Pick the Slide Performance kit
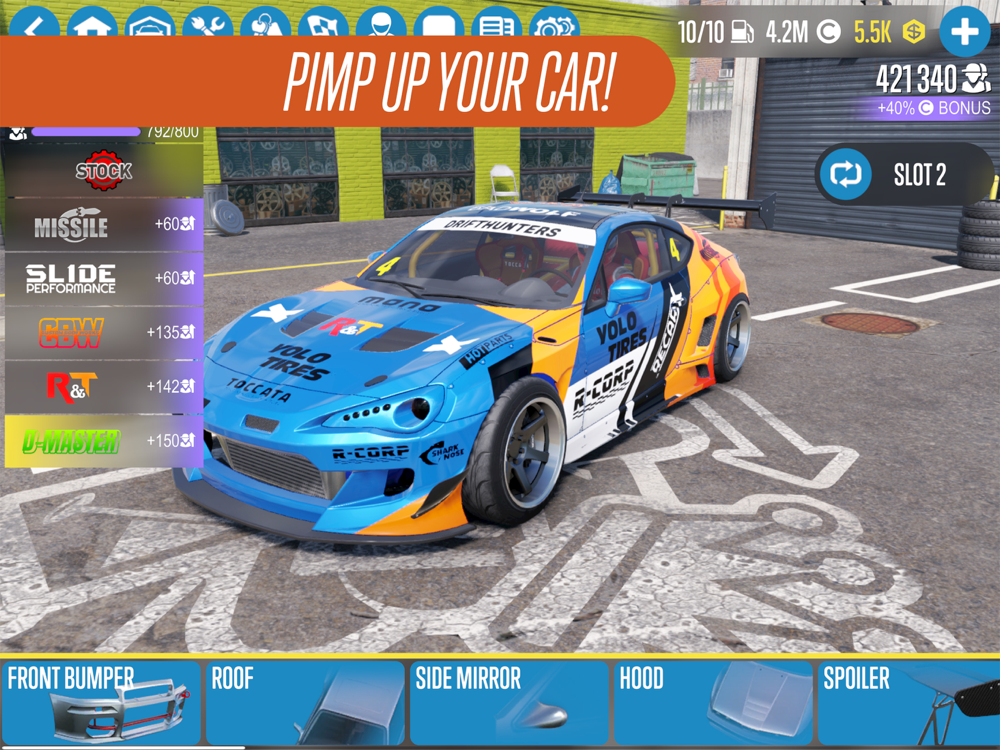 (103, 278)
